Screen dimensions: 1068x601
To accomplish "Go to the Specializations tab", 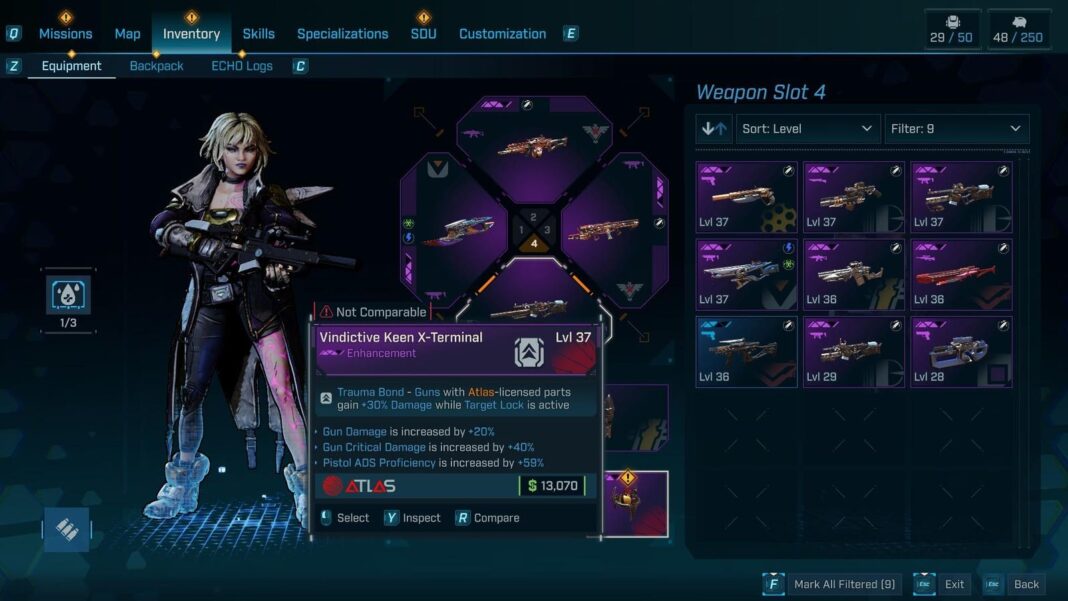I will [x=342, y=34].
